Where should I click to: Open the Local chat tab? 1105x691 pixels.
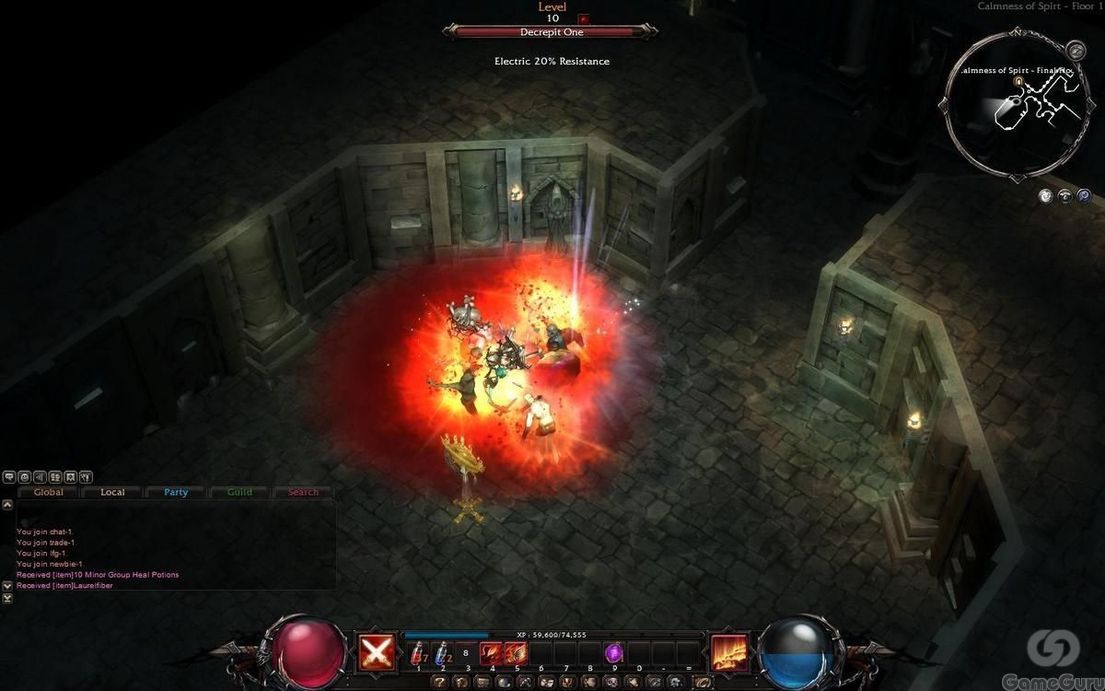pyautogui.click(x=113, y=492)
